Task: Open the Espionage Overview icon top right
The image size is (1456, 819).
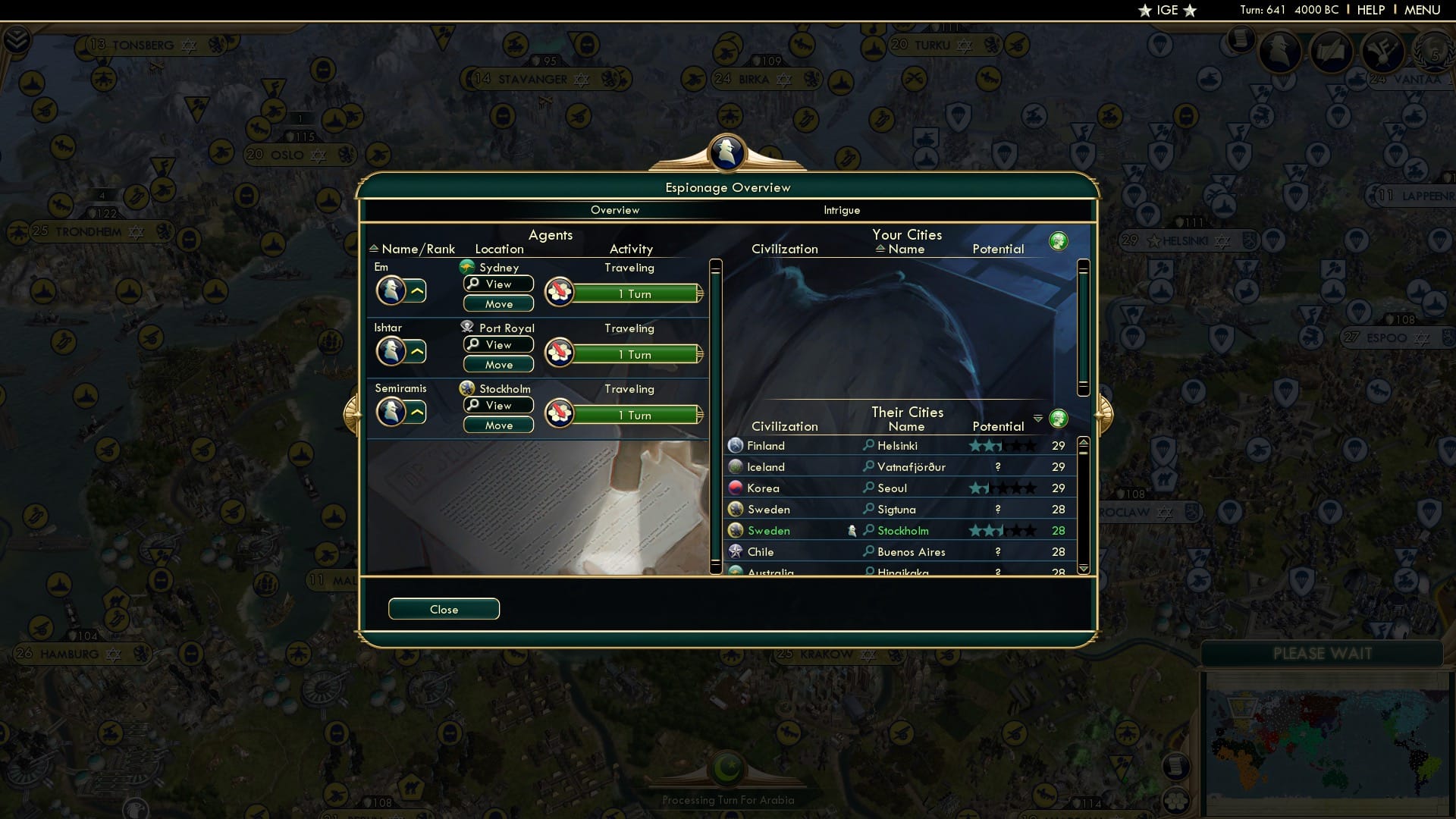Action: click(1282, 52)
